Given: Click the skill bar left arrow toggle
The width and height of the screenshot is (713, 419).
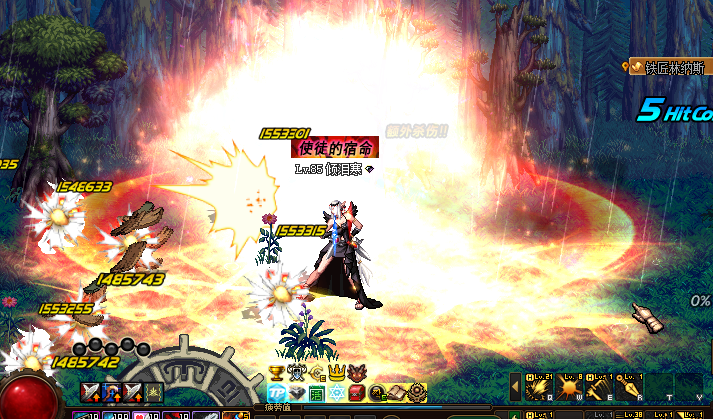Looking at the screenshot, I should click(516, 385).
